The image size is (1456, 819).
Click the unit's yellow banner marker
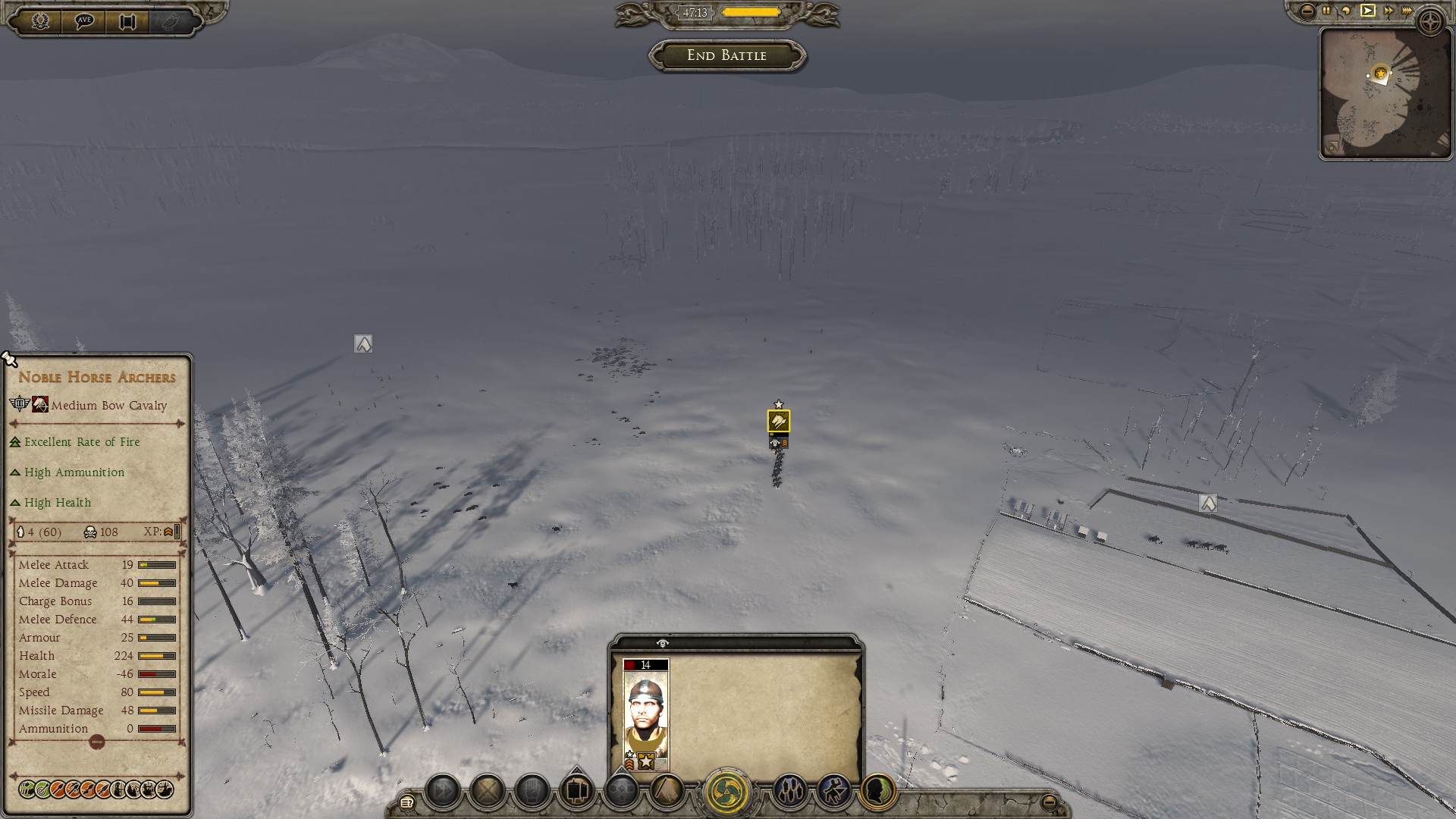click(778, 422)
